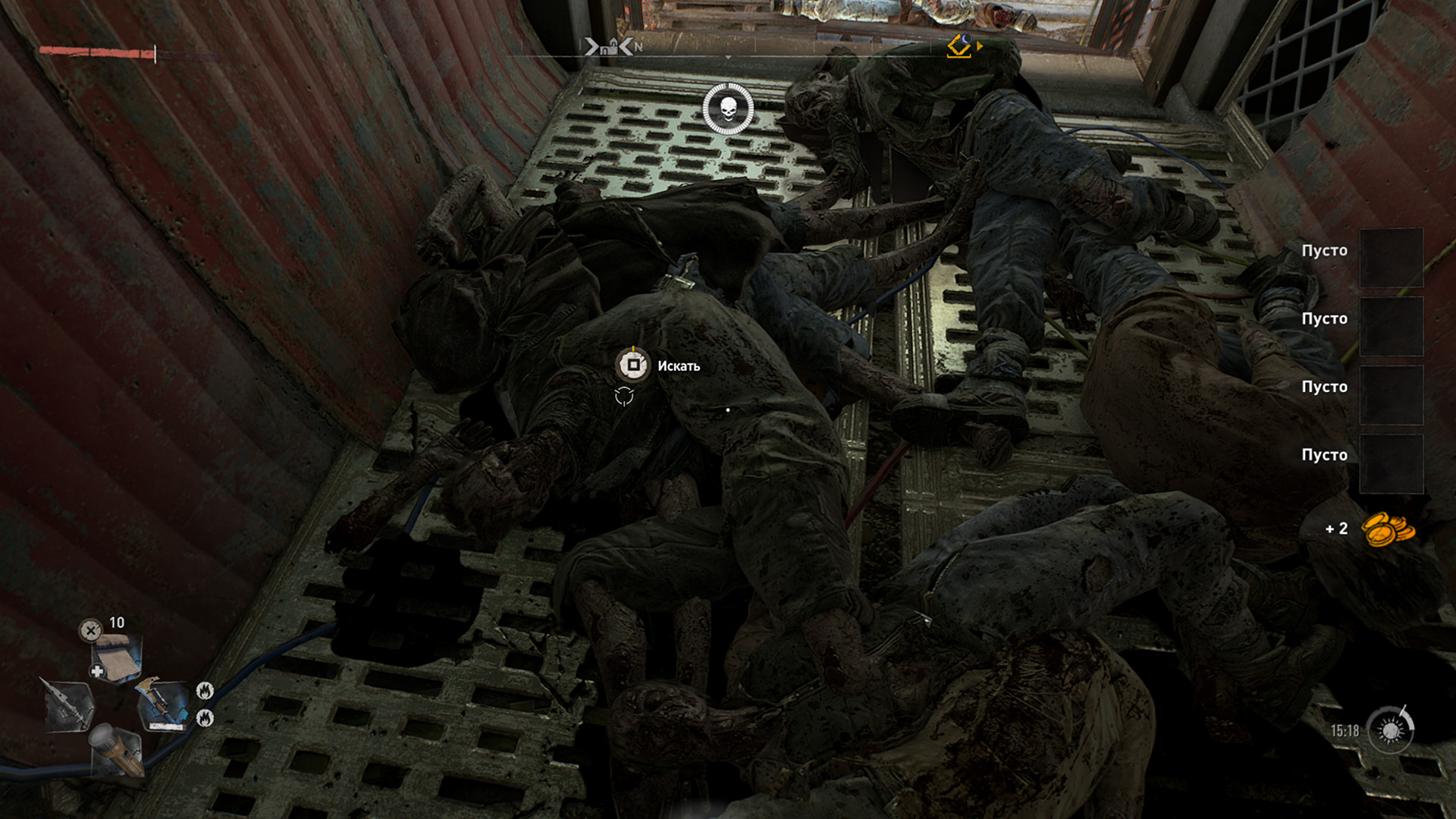Select the flashlight tool slot
The height and width of the screenshot is (819, 1456).
[116, 748]
